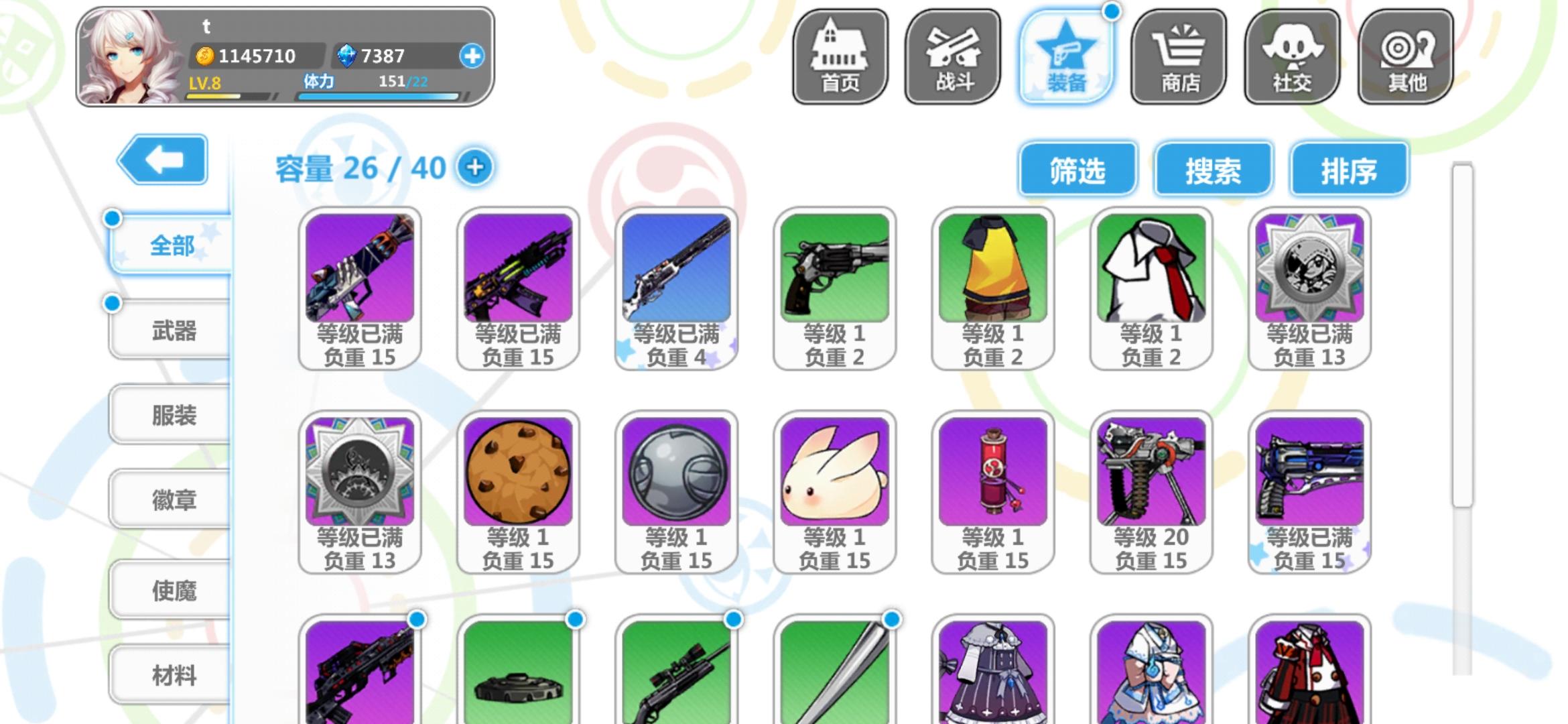Open the 搜索 search function
1568x724 pixels.
pyautogui.click(x=1213, y=170)
